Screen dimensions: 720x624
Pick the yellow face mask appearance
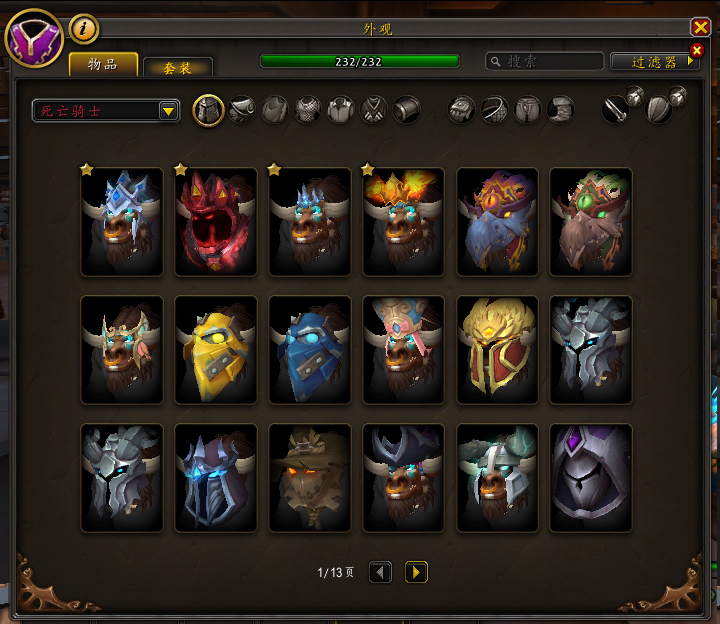[x=216, y=350]
